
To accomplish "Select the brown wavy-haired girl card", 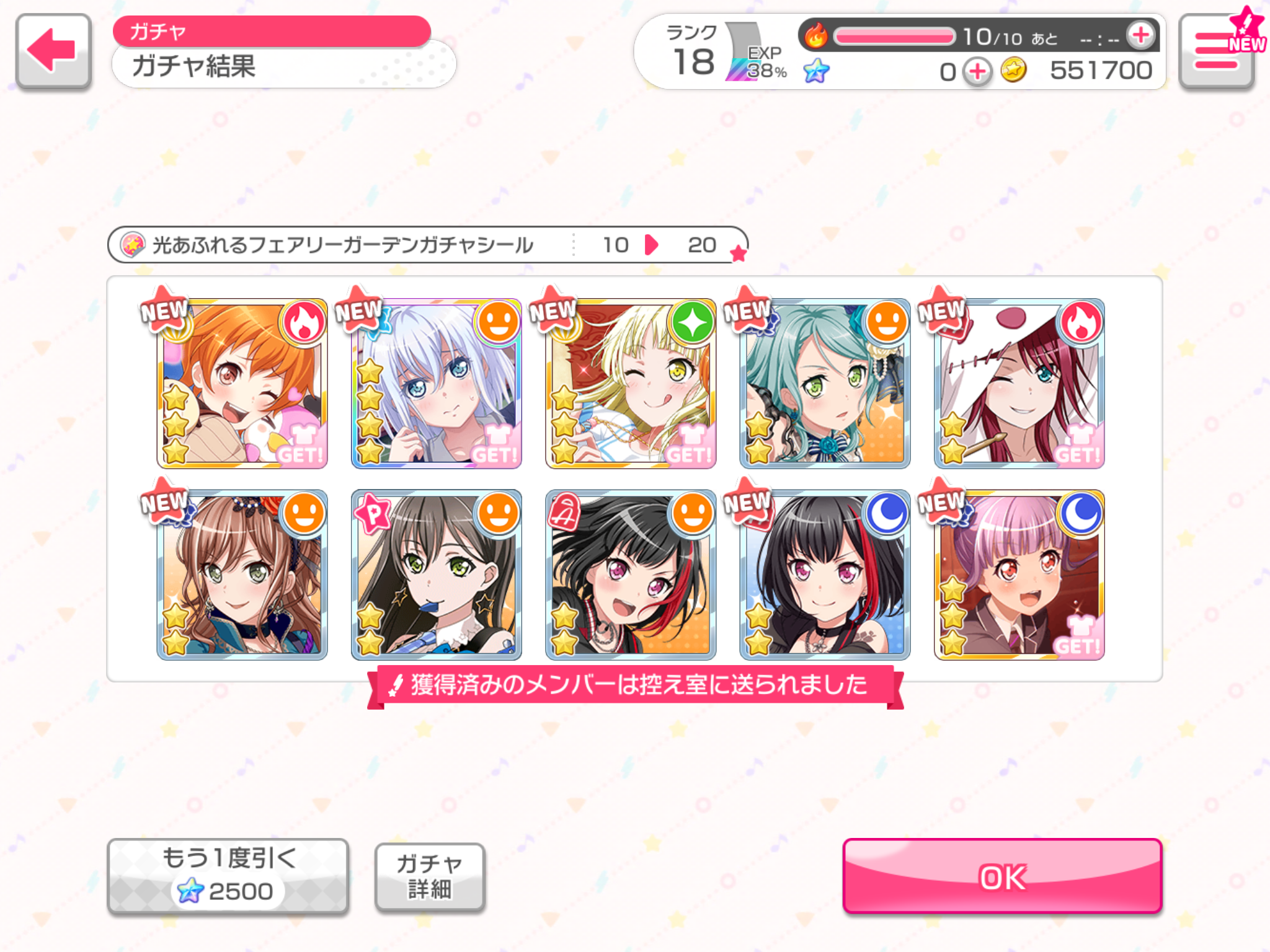I will click(x=242, y=575).
